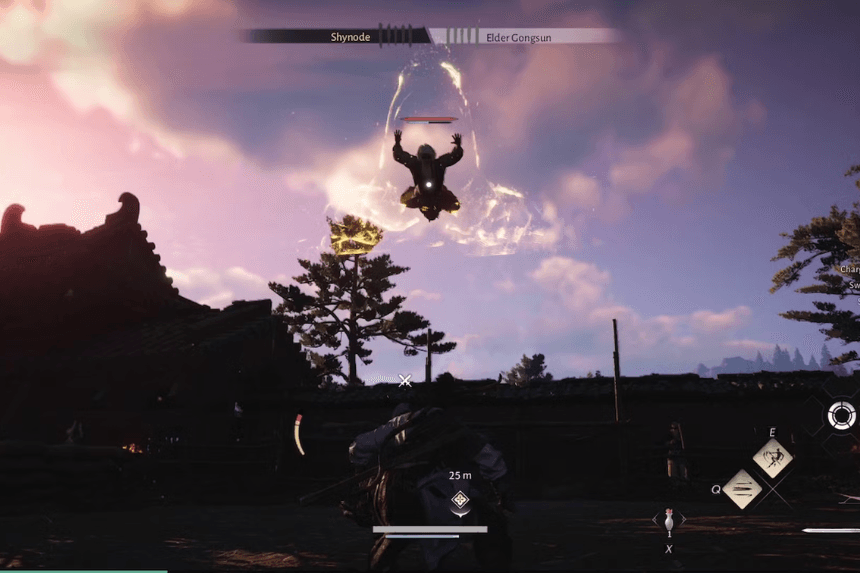Click the circular ring icon
This screenshot has height=573, width=860.
[x=841, y=414]
